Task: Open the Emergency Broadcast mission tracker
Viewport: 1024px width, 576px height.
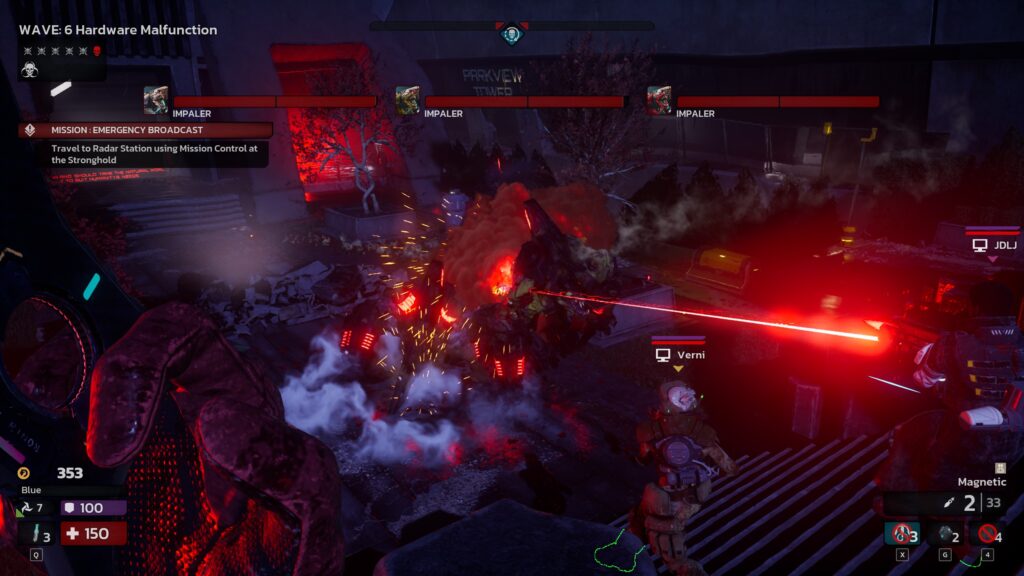Action: [145, 130]
